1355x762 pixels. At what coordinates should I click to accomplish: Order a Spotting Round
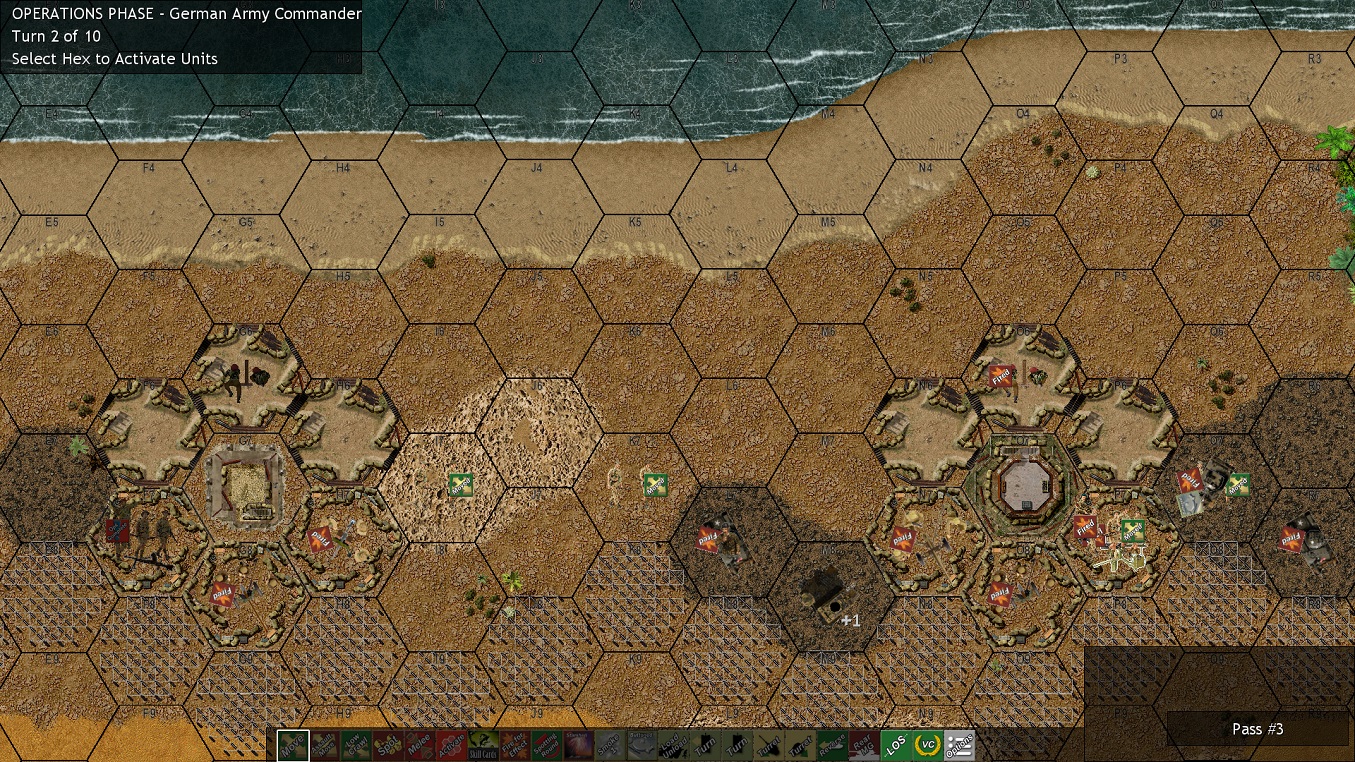(549, 745)
